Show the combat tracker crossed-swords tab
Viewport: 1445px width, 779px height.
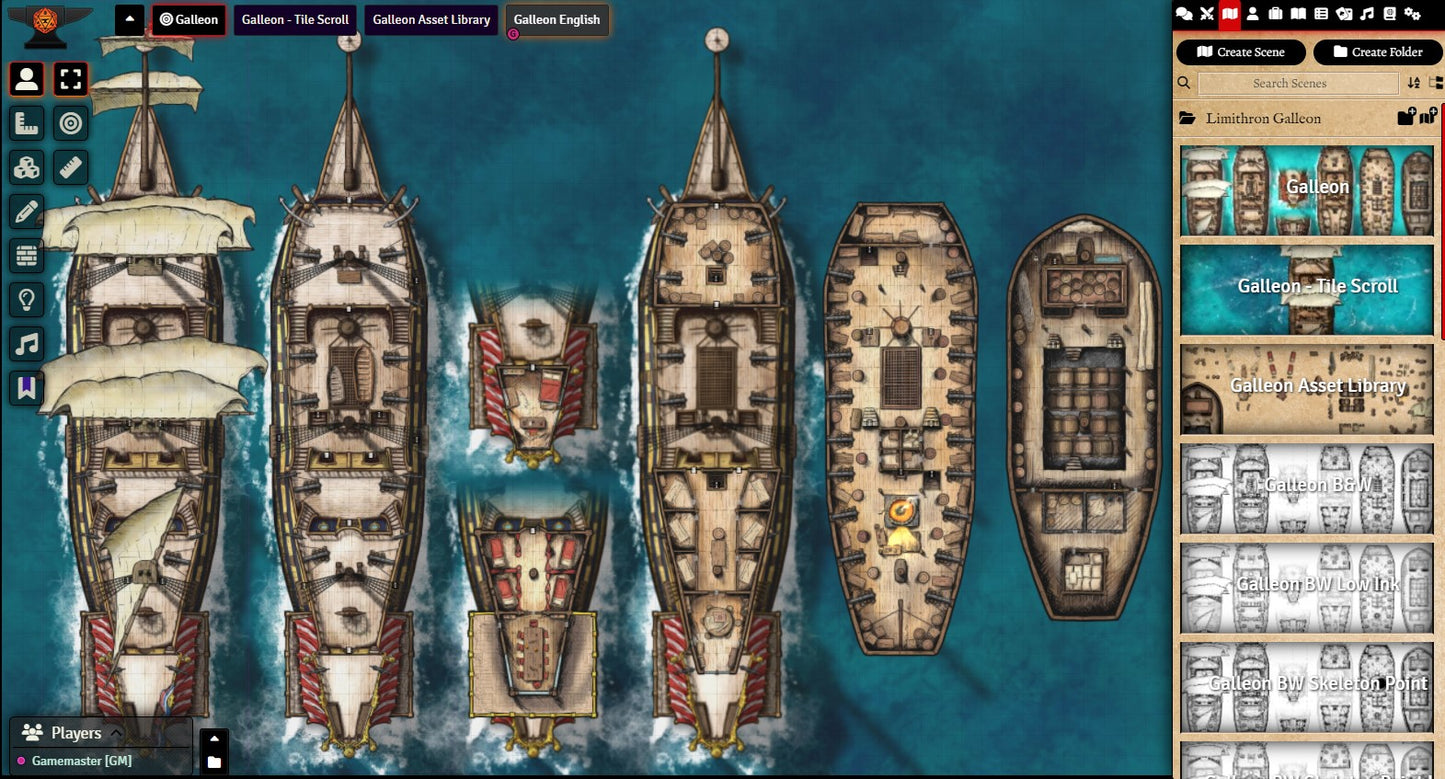[x=1207, y=14]
